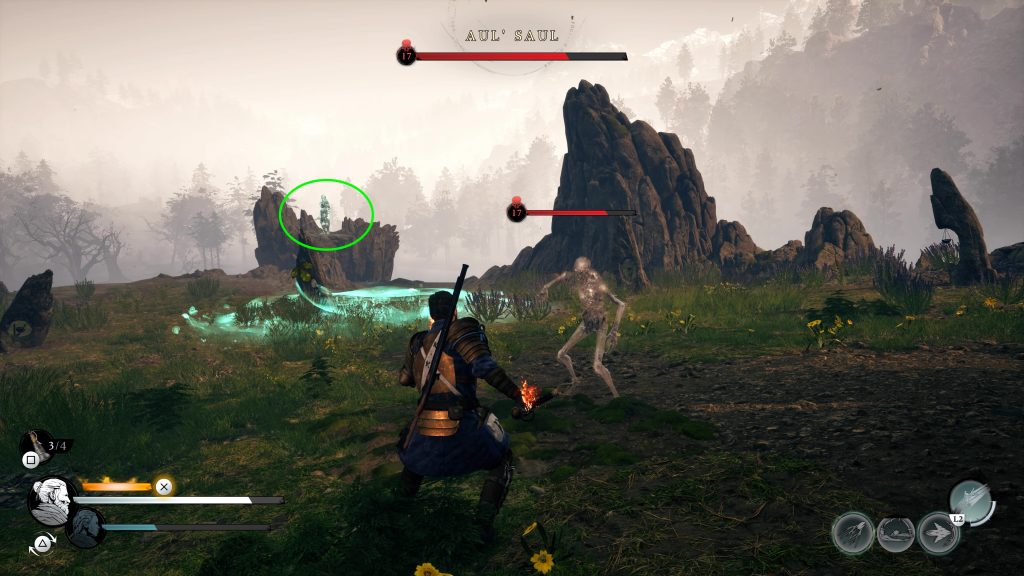Trigger the large teal companion strike ability
1024x576 pixels.
(x=970, y=501)
